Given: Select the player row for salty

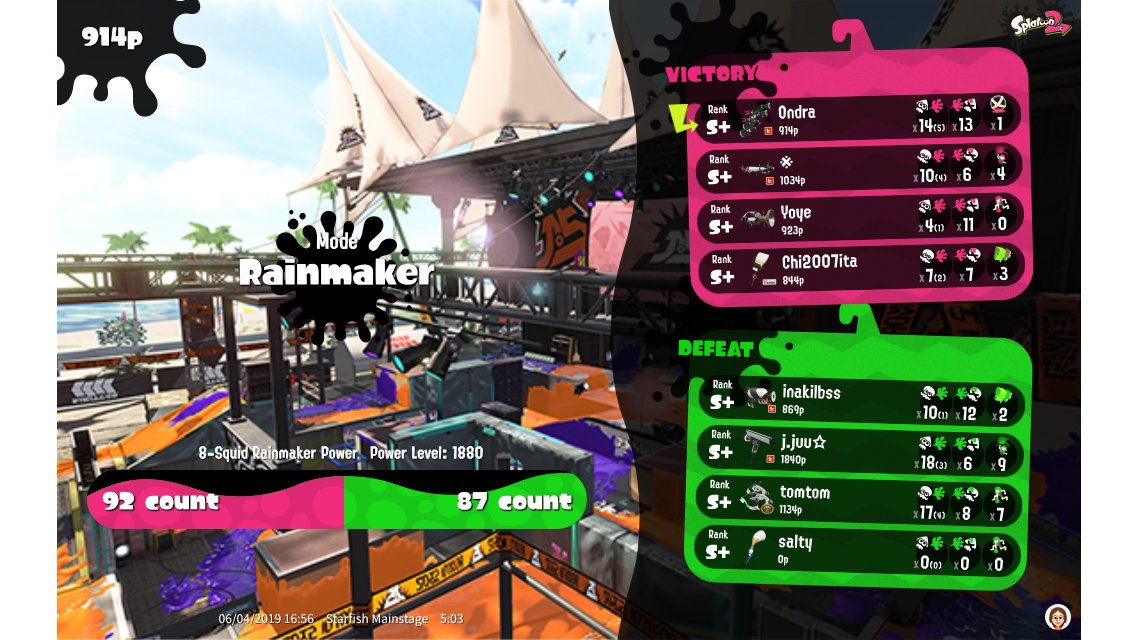Looking at the screenshot, I should [x=860, y=549].
